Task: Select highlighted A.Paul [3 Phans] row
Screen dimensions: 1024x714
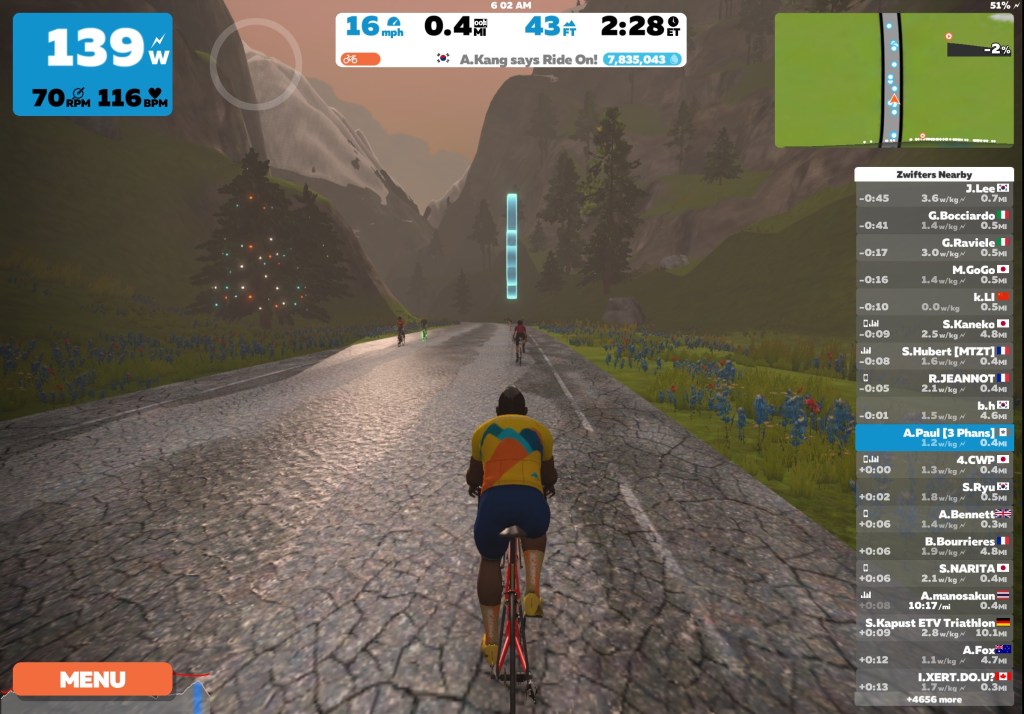Action: point(934,437)
